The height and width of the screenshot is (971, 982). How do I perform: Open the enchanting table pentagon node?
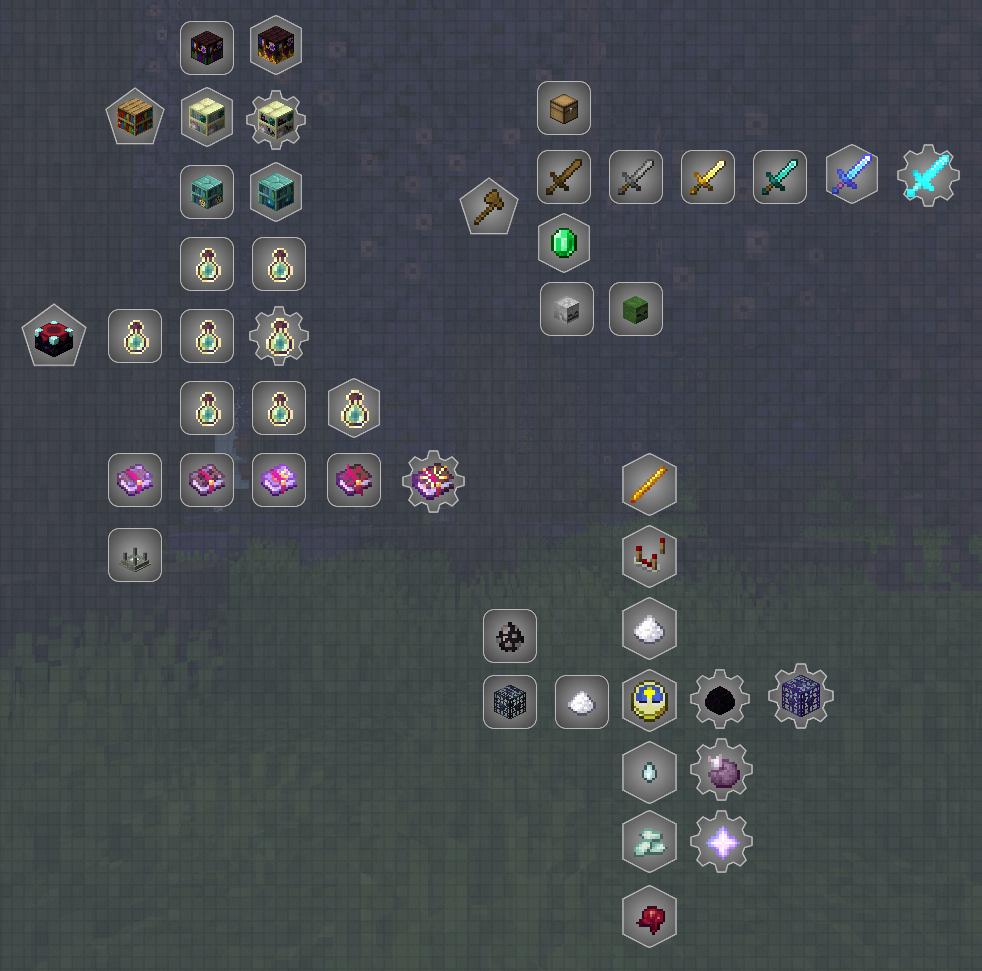tap(54, 336)
